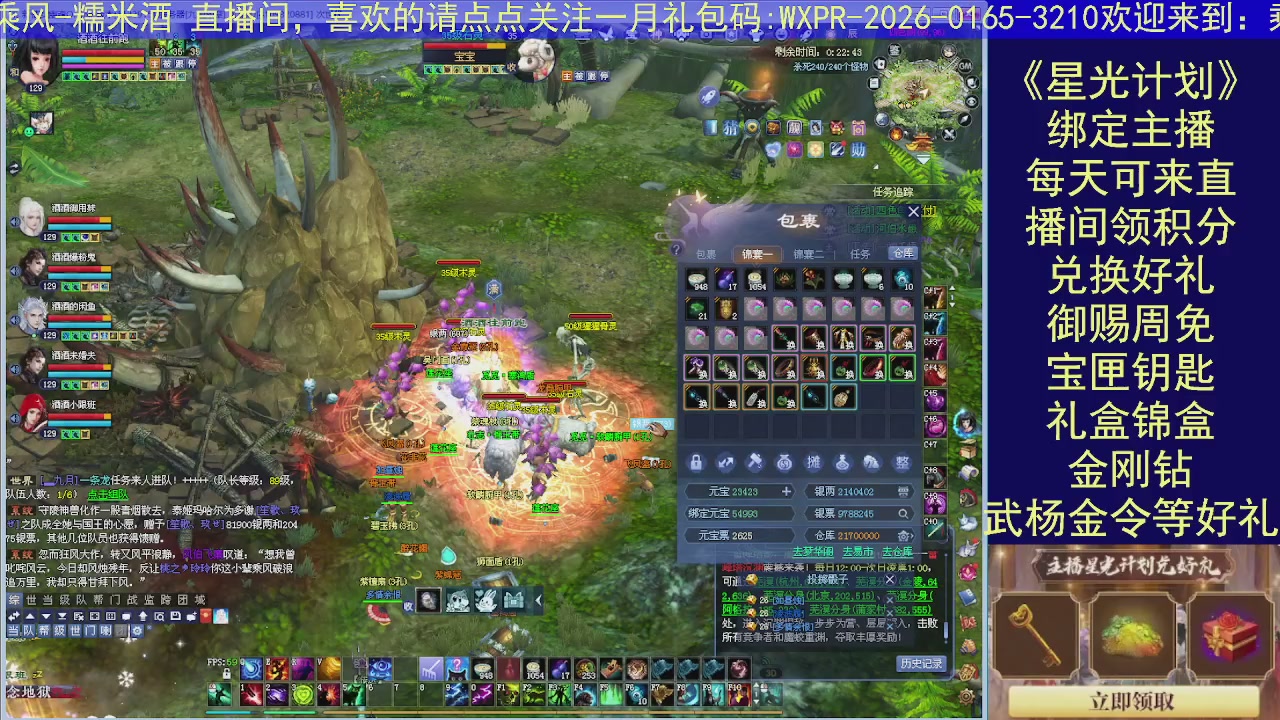This screenshot has height=720, width=1280.
Task: Click the plus button next to 元宝
Action: coord(786,492)
